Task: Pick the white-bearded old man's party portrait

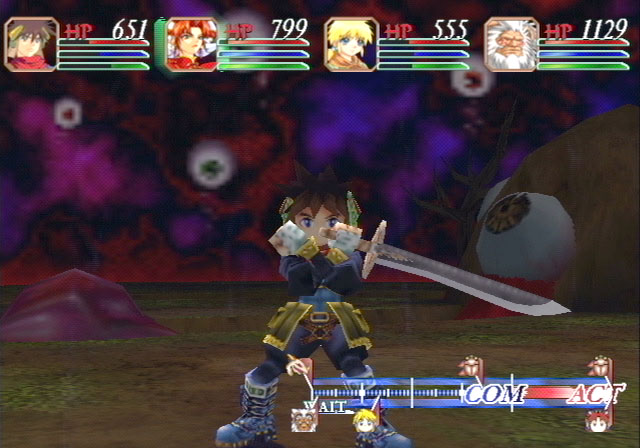Action: pos(511,45)
